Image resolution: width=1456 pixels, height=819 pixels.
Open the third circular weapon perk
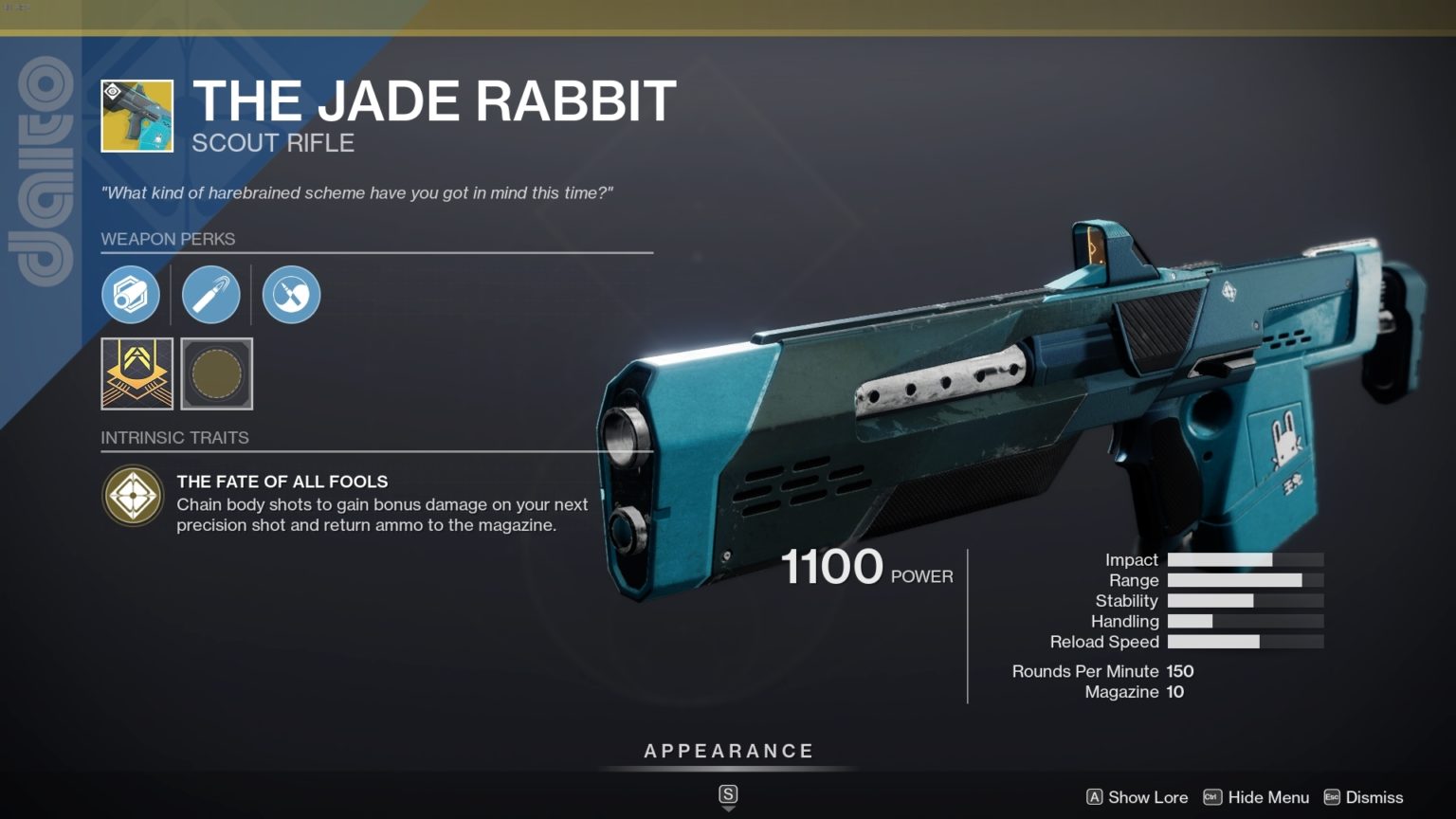(x=290, y=294)
